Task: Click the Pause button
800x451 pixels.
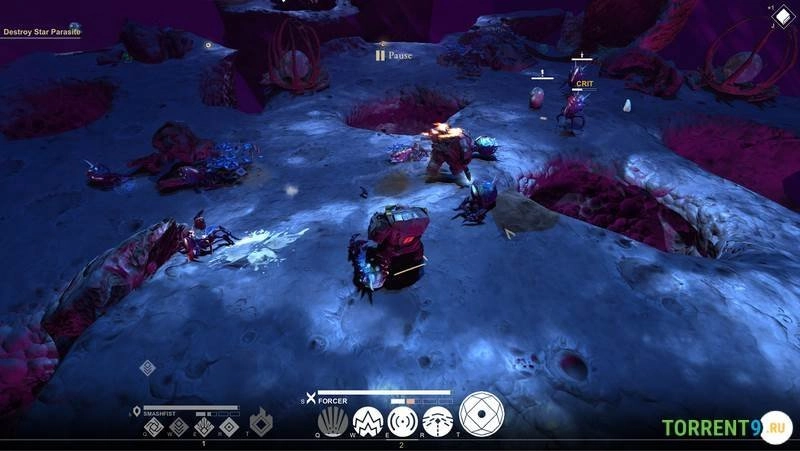Action: (394, 55)
